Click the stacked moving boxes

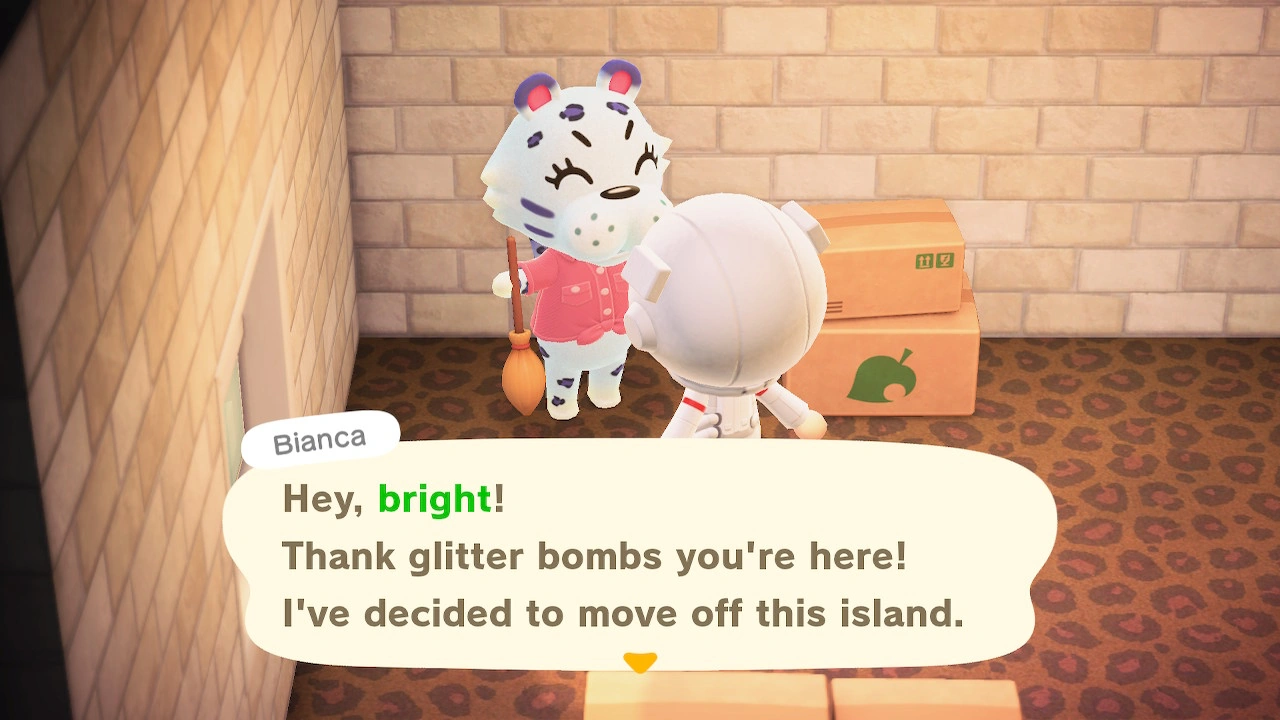(890, 310)
